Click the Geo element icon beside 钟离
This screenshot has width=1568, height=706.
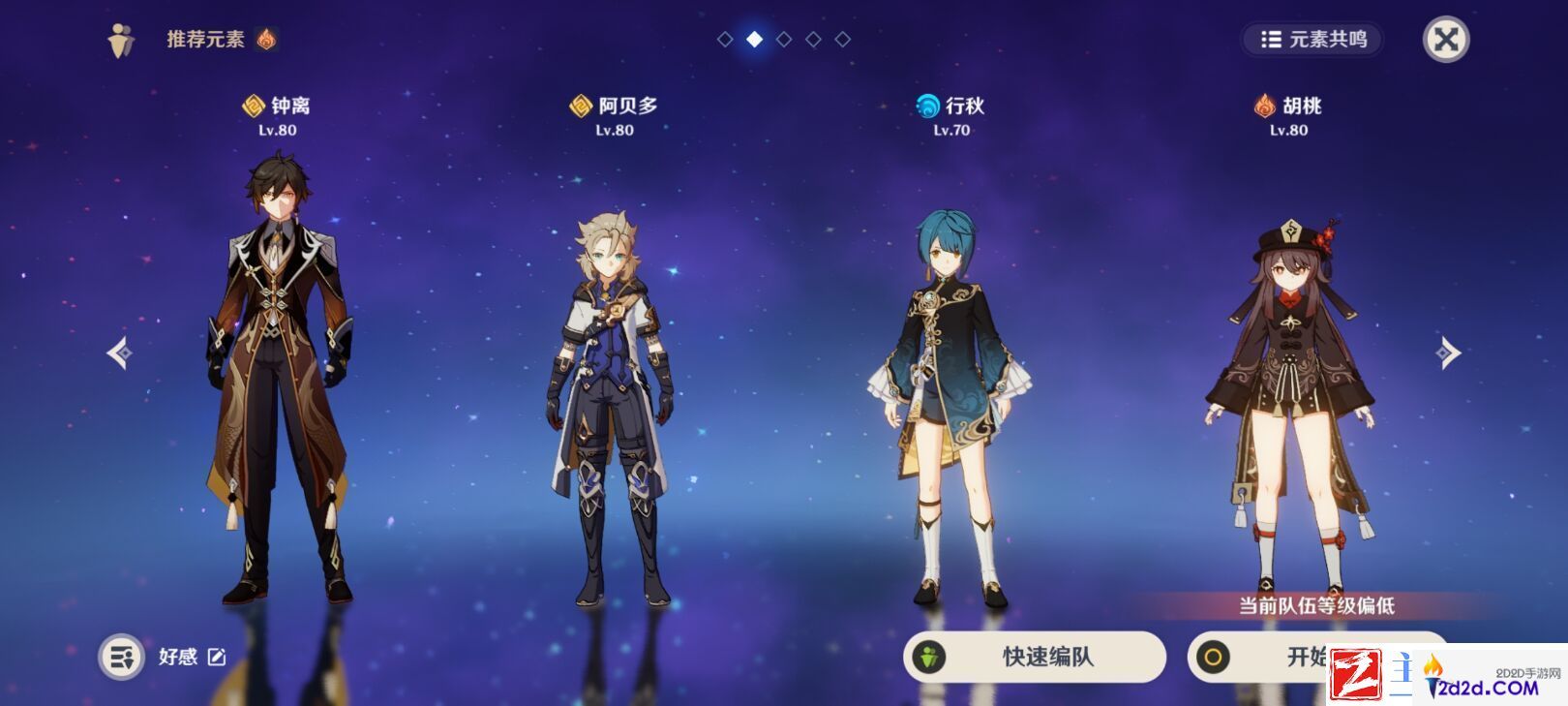[x=254, y=107]
